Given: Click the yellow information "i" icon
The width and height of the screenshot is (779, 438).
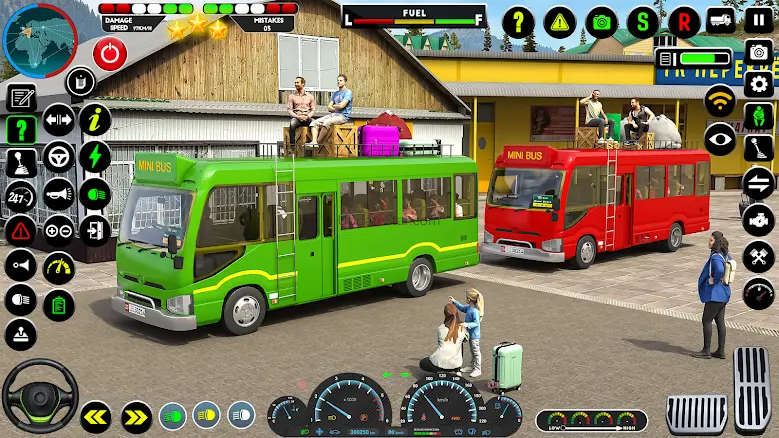Looking at the screenshot, I should pos(95,120).
